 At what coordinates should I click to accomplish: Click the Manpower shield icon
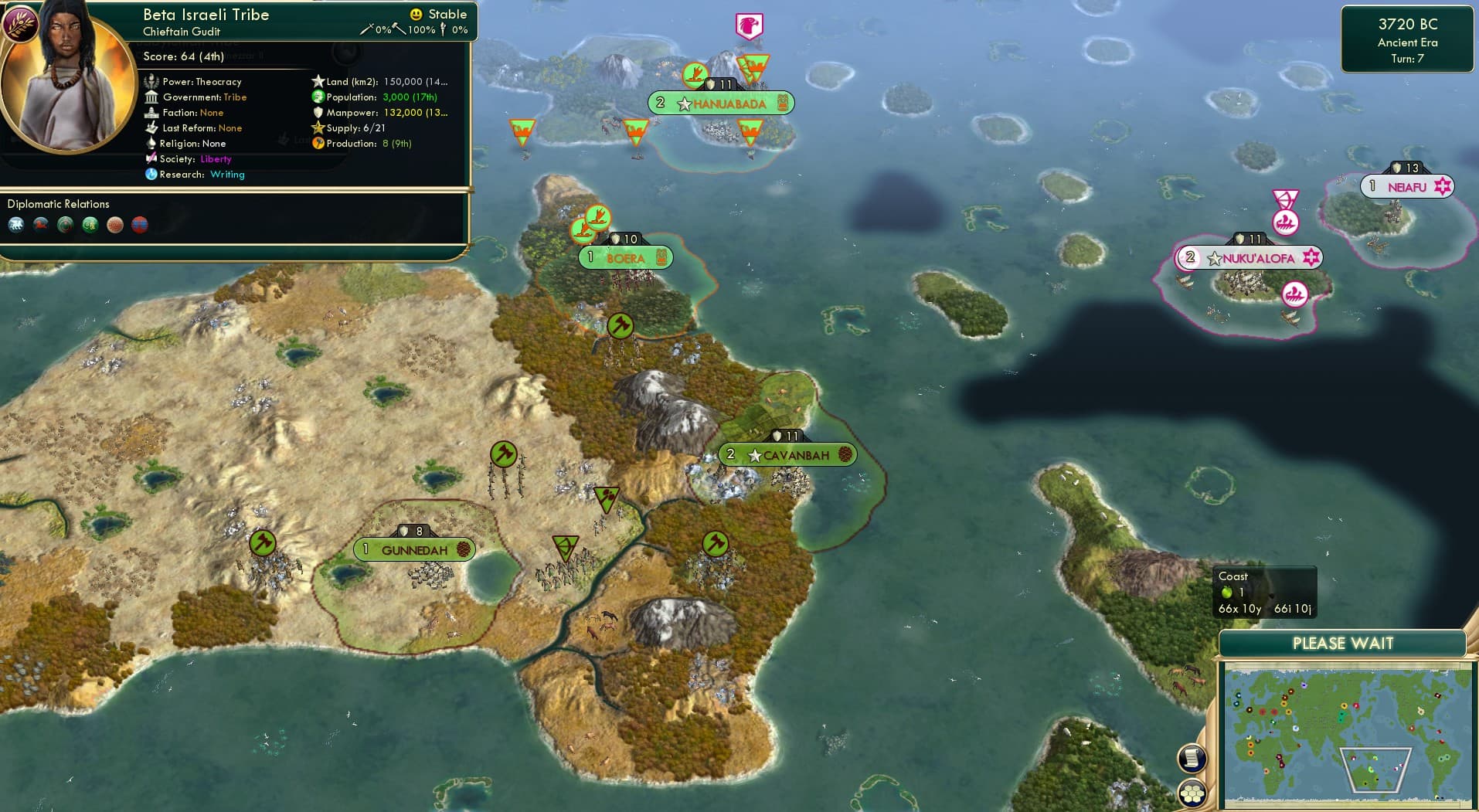pos(318,113)
